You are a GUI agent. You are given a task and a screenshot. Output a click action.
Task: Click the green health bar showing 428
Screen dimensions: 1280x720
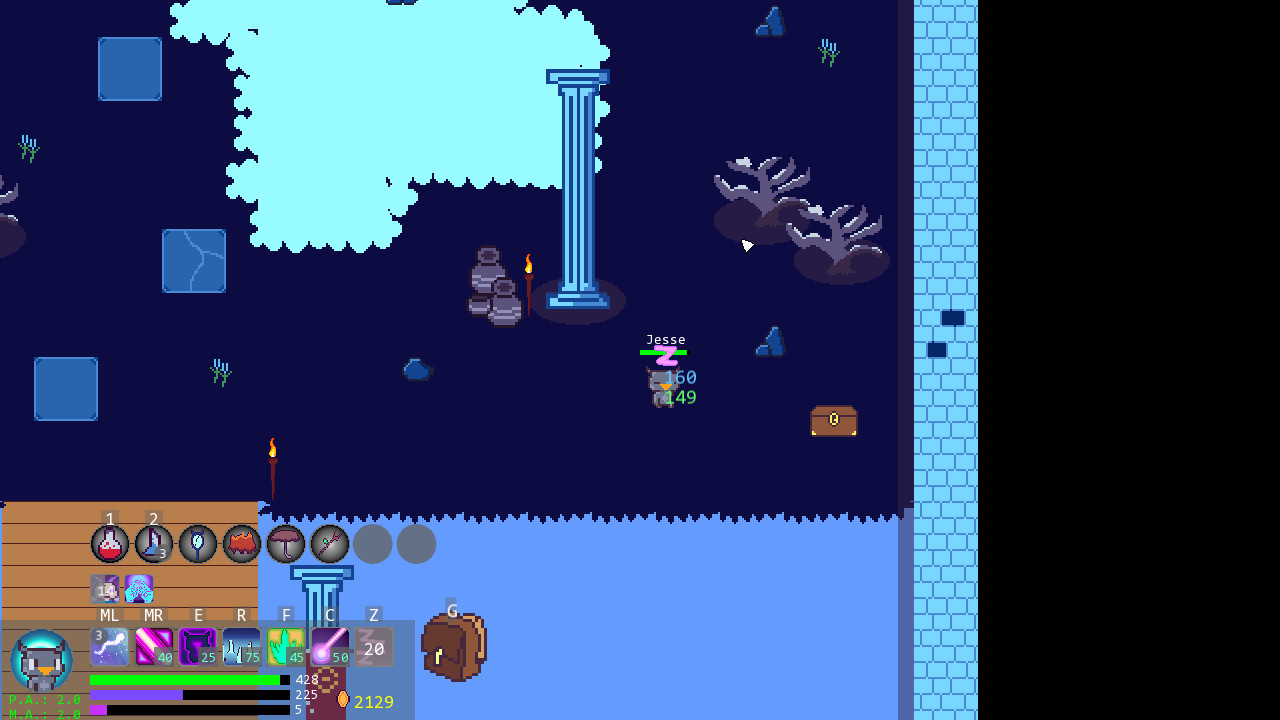coord(185,679)
